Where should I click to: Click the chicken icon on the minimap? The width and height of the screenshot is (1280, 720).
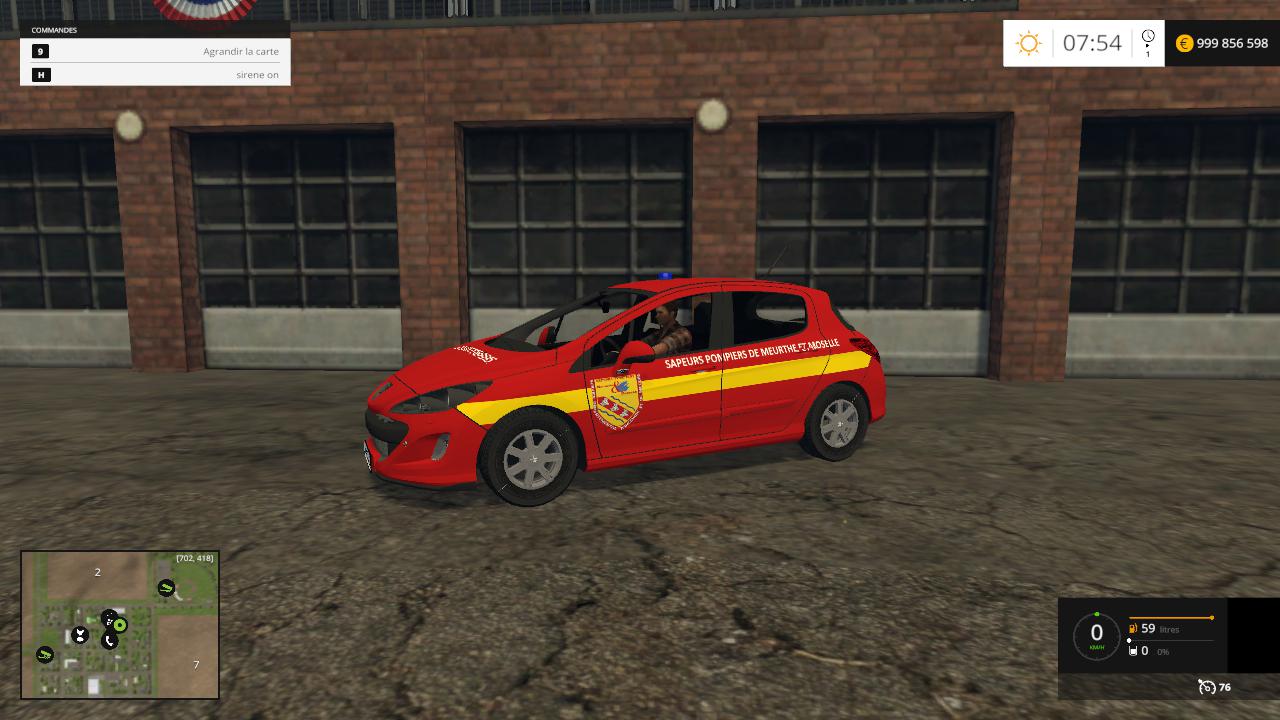80,634
